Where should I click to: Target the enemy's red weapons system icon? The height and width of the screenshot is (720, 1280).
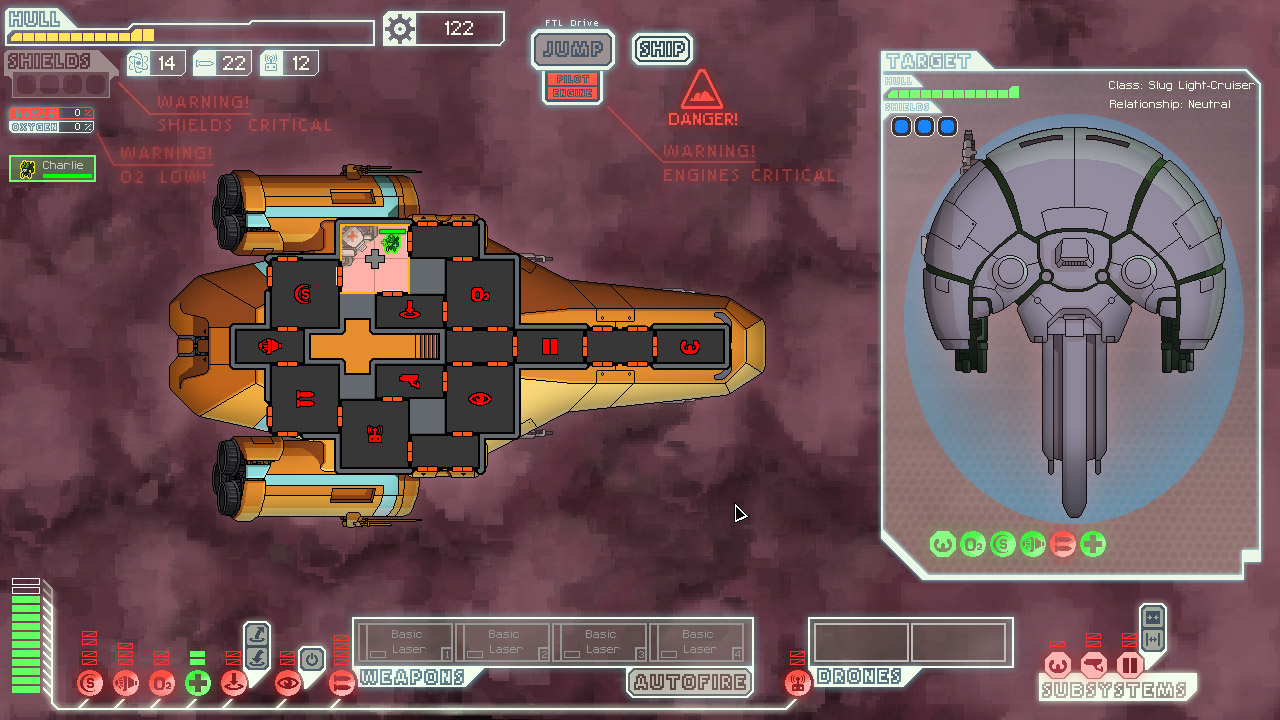click(x=1063, y=544)
